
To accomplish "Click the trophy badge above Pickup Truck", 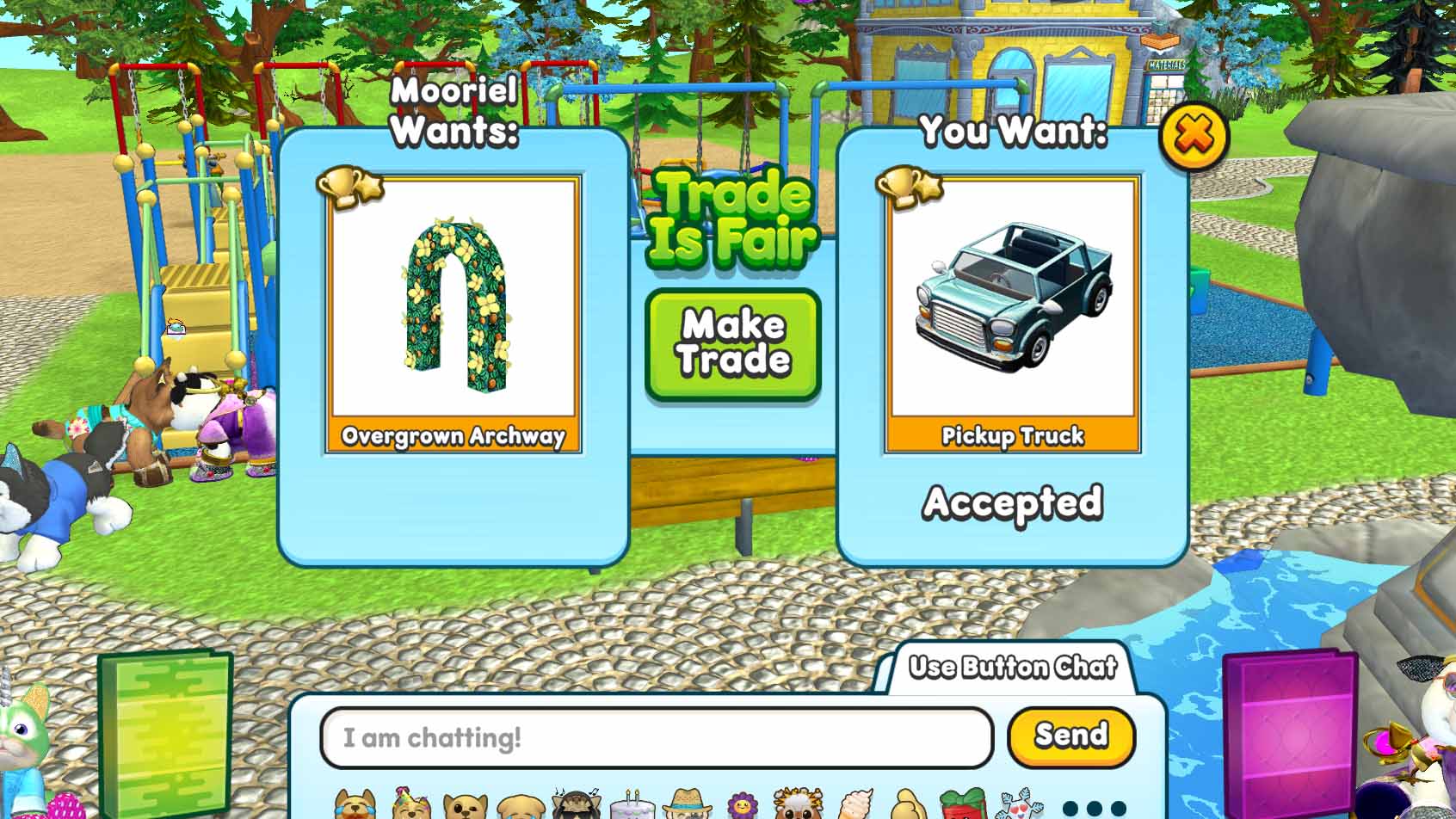I will pos(910,188).
